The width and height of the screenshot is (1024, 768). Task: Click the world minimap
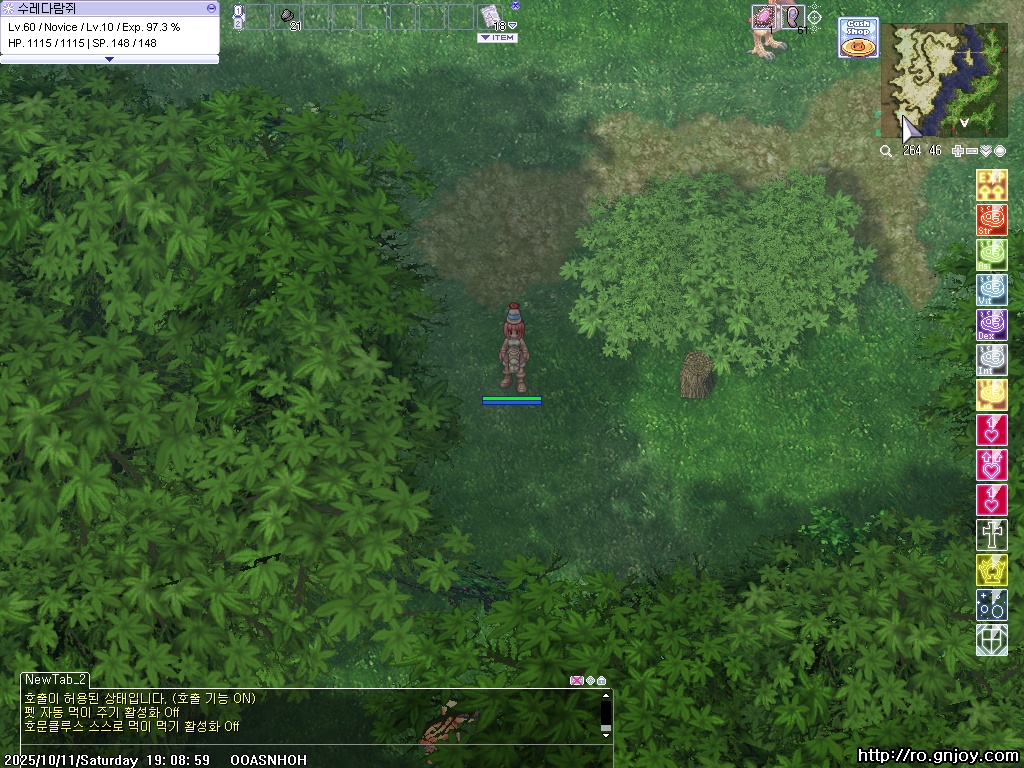944,80
